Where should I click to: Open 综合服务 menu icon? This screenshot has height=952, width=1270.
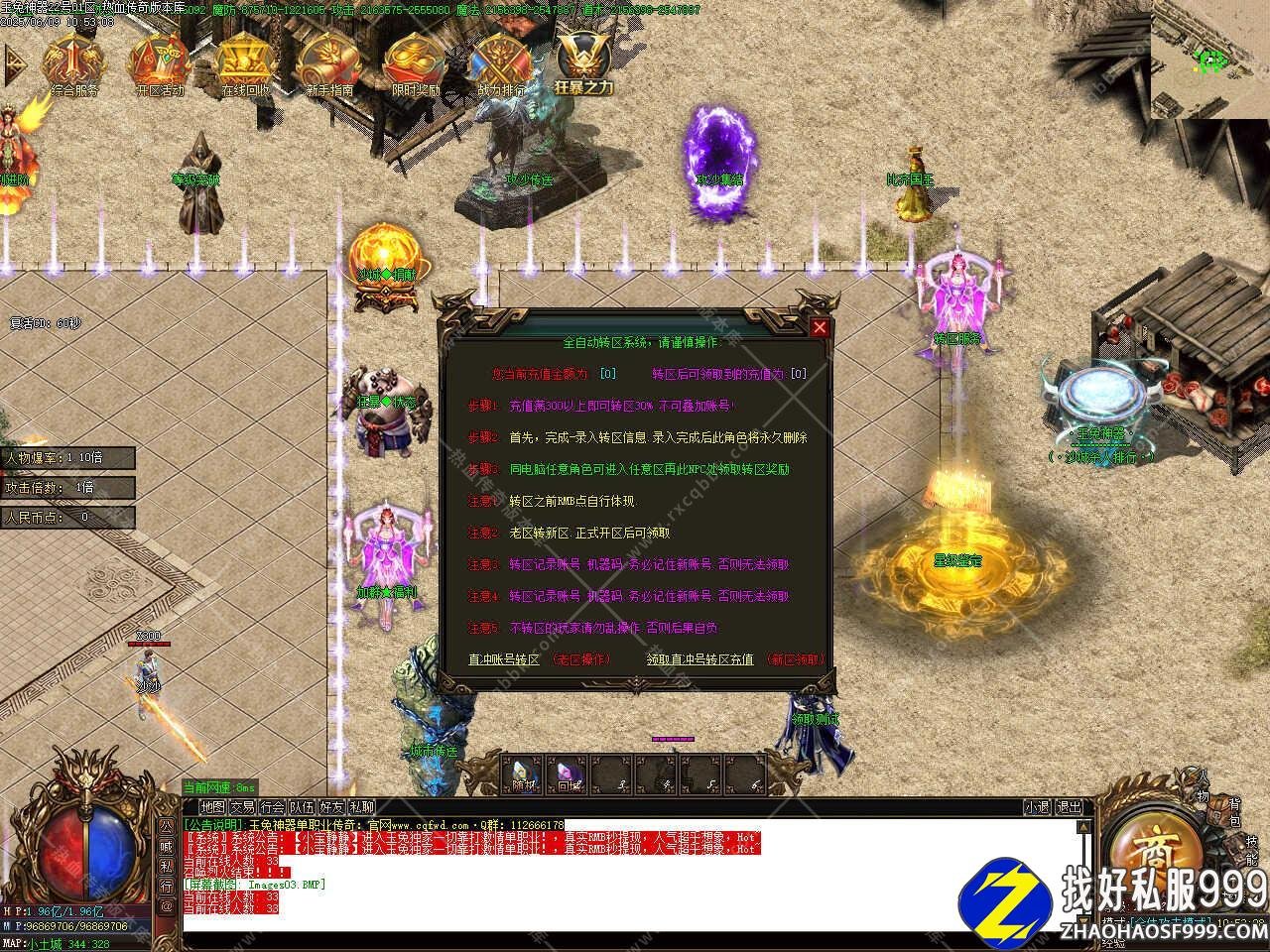(73, 64)
